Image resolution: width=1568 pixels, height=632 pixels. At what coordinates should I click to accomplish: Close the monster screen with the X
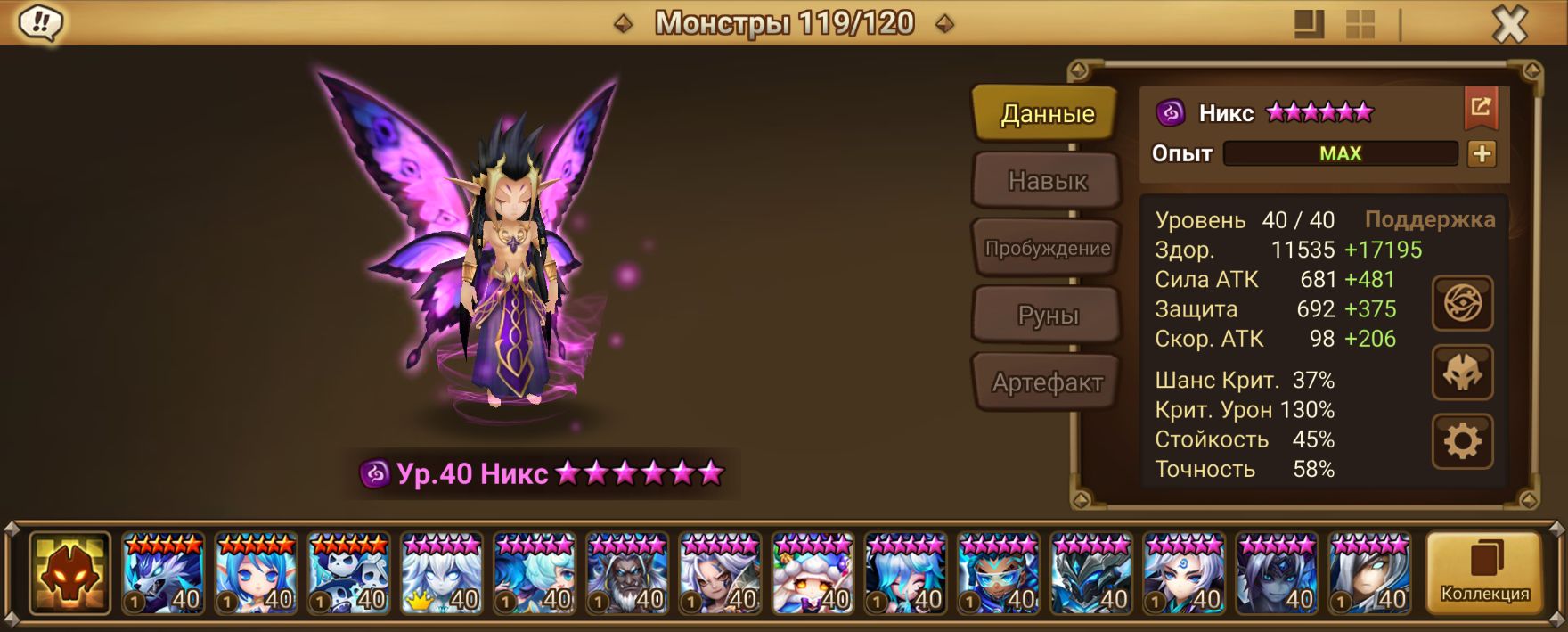coord(1509,25)
